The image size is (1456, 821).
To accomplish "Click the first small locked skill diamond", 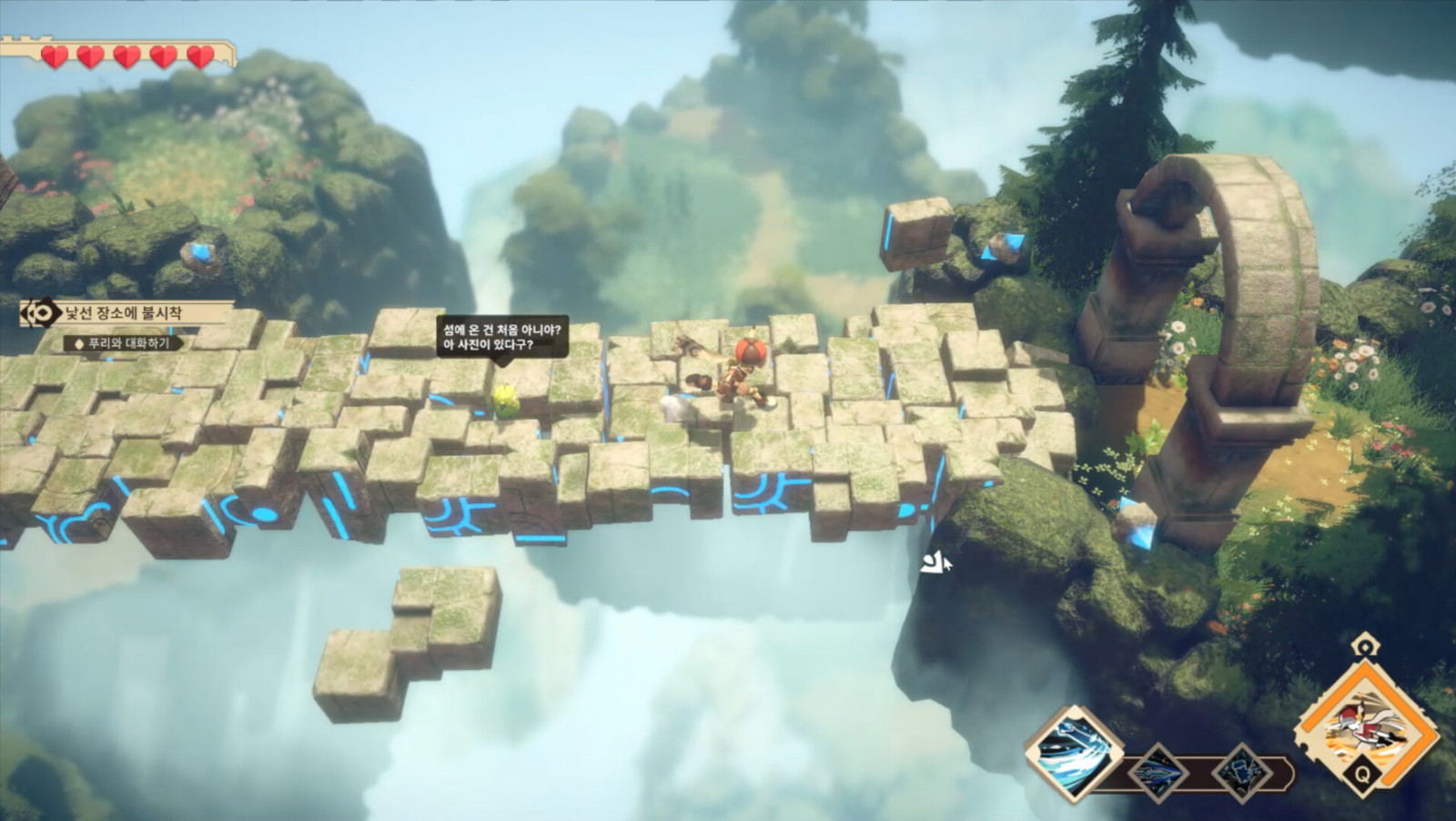I will pyautogui.click(x=1157, y=772).
